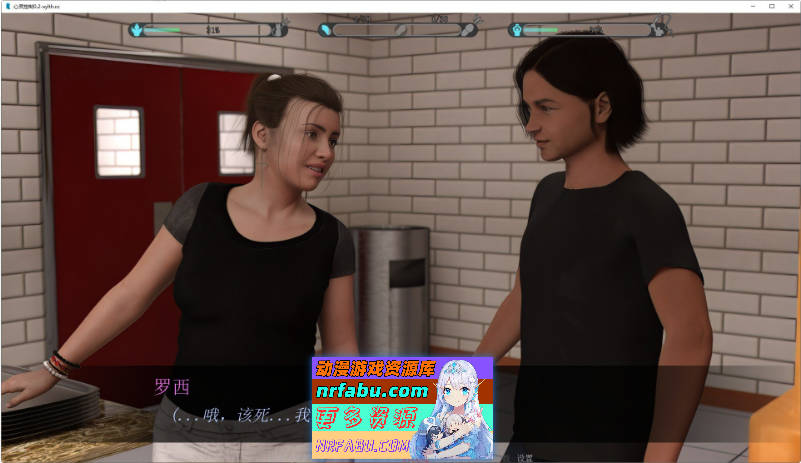Close the game window
Viewport: 801px width, 463px height.
(787, 6)
